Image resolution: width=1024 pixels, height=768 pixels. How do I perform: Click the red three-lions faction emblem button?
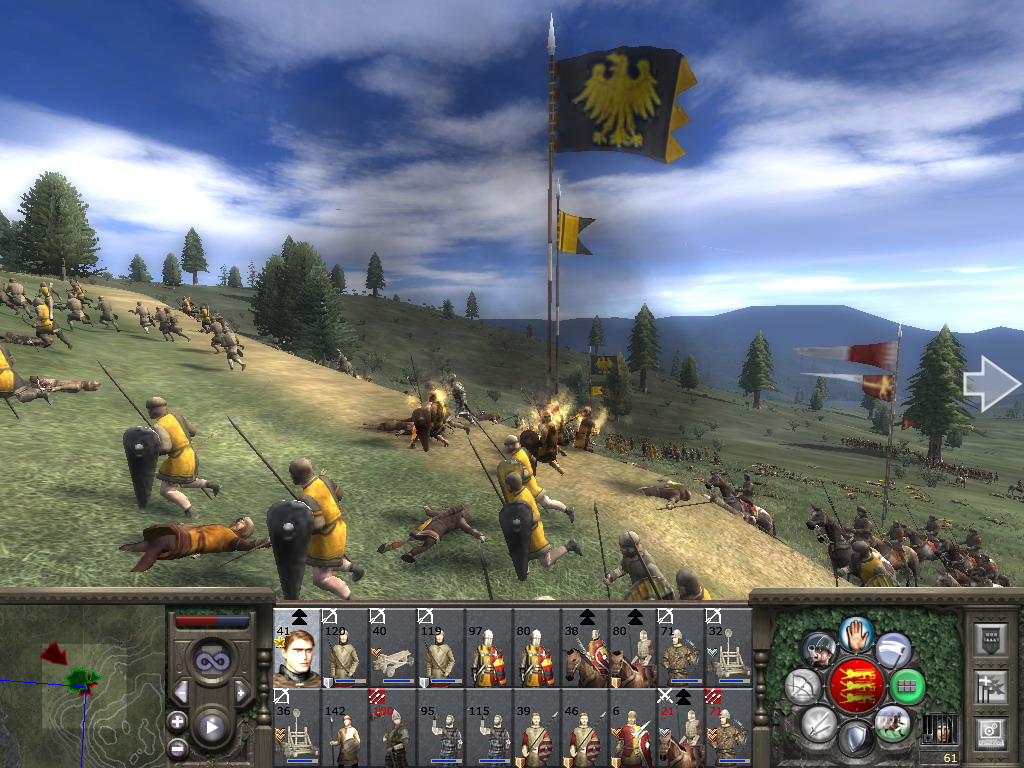tap(856, 686)
